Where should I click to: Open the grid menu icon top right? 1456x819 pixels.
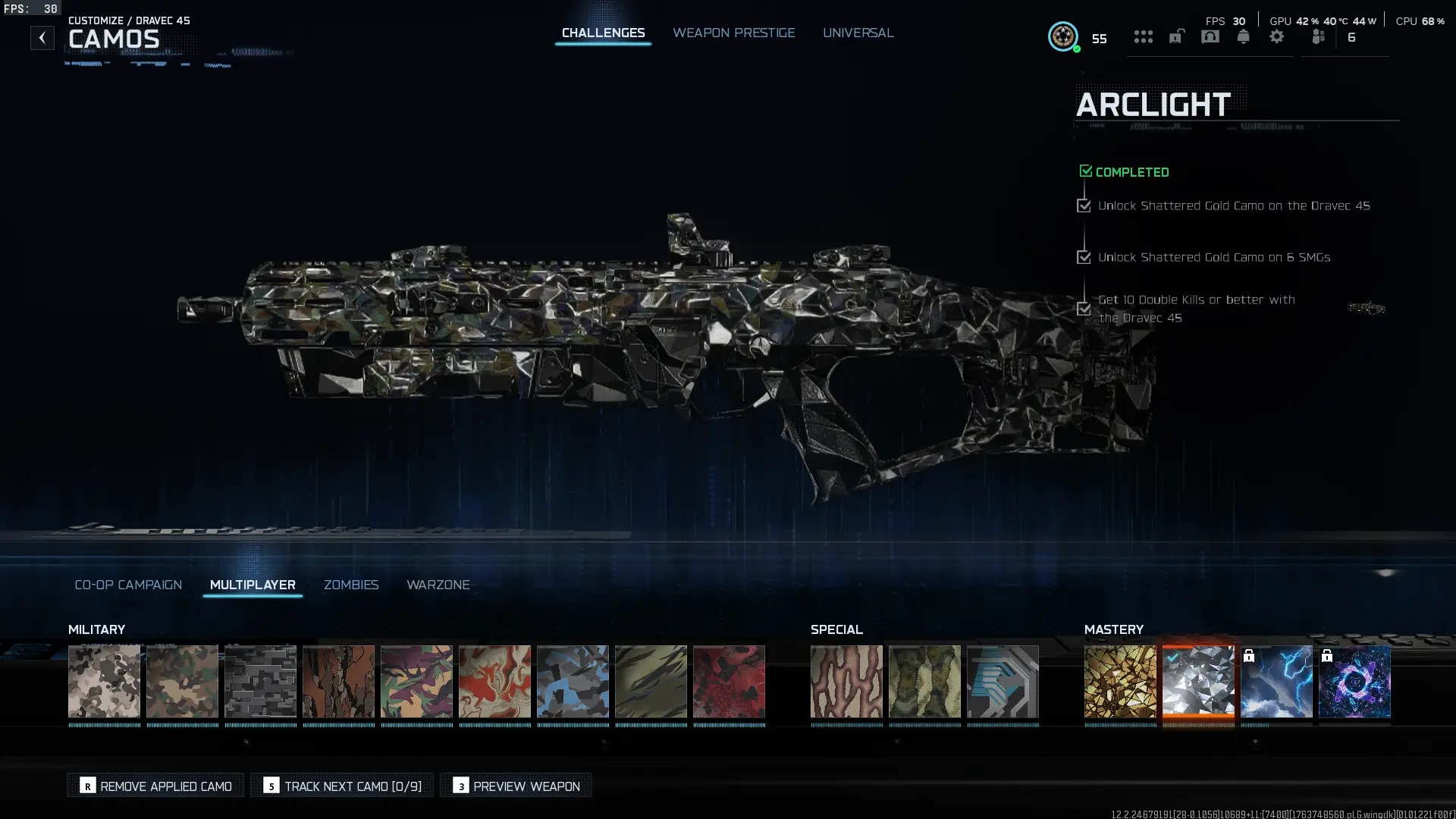pyautogui.click(x=1144, y=36)
